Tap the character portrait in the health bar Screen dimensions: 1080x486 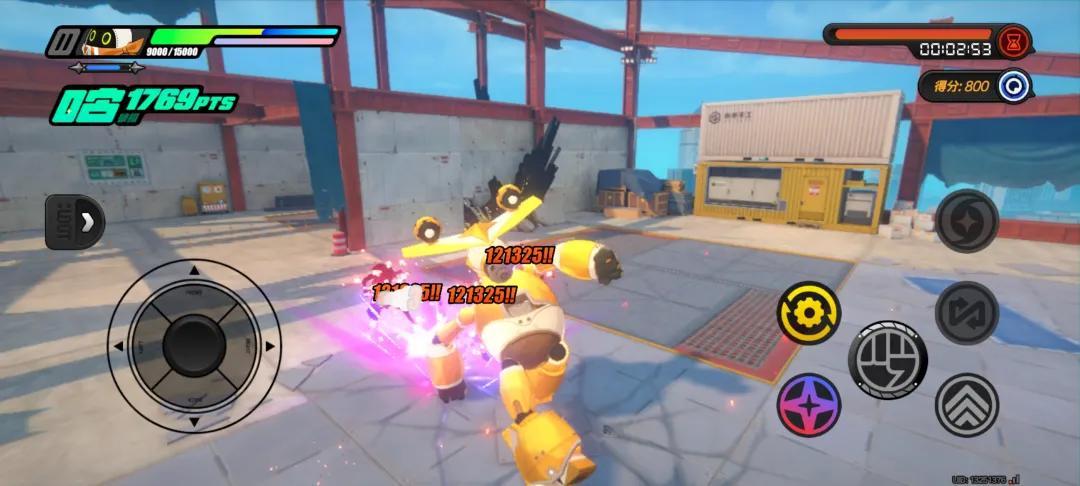104,41
